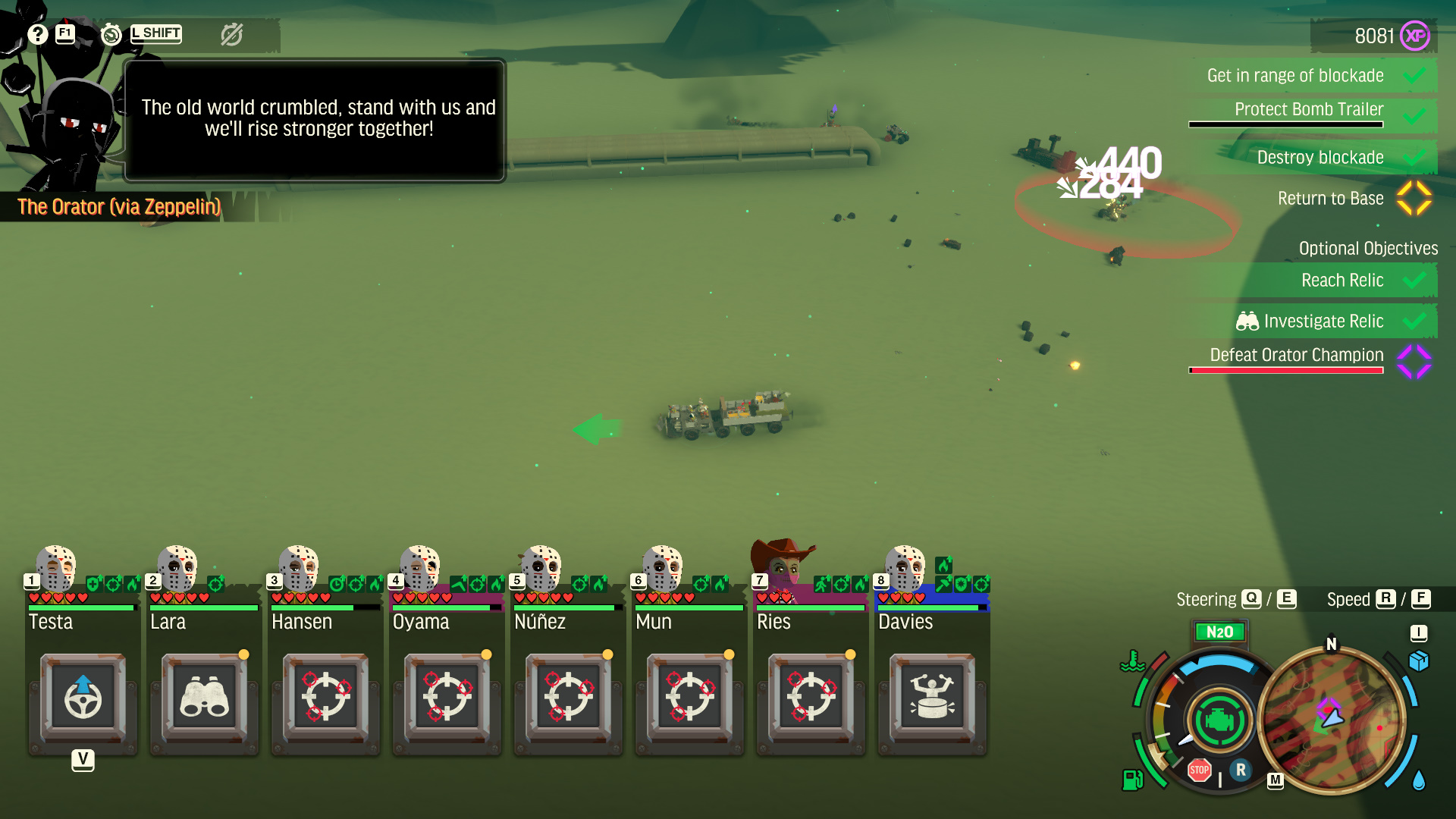This screenshot has height=819, width=1456.
Task: Fire the N2O nitrous boost button
Action: 1219,632
